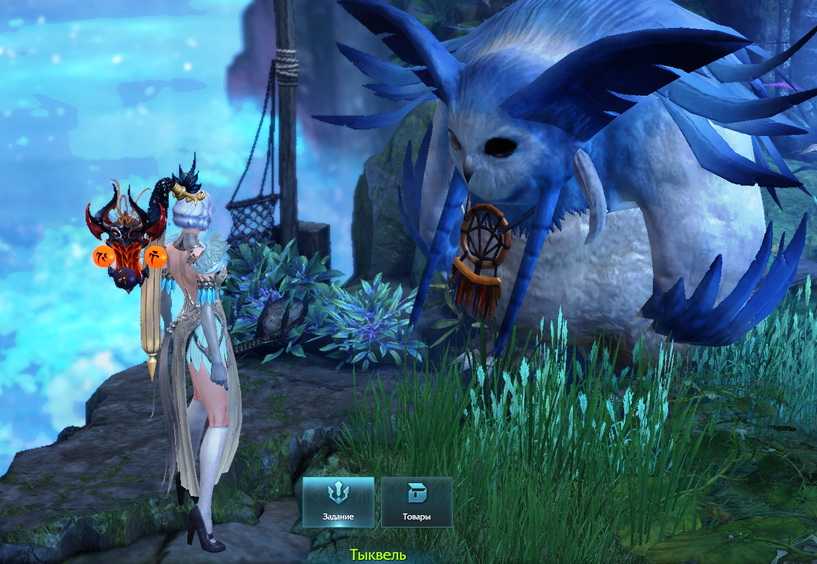Open the Задание quest button
The image size is (817, 564).
click(338, 501)
